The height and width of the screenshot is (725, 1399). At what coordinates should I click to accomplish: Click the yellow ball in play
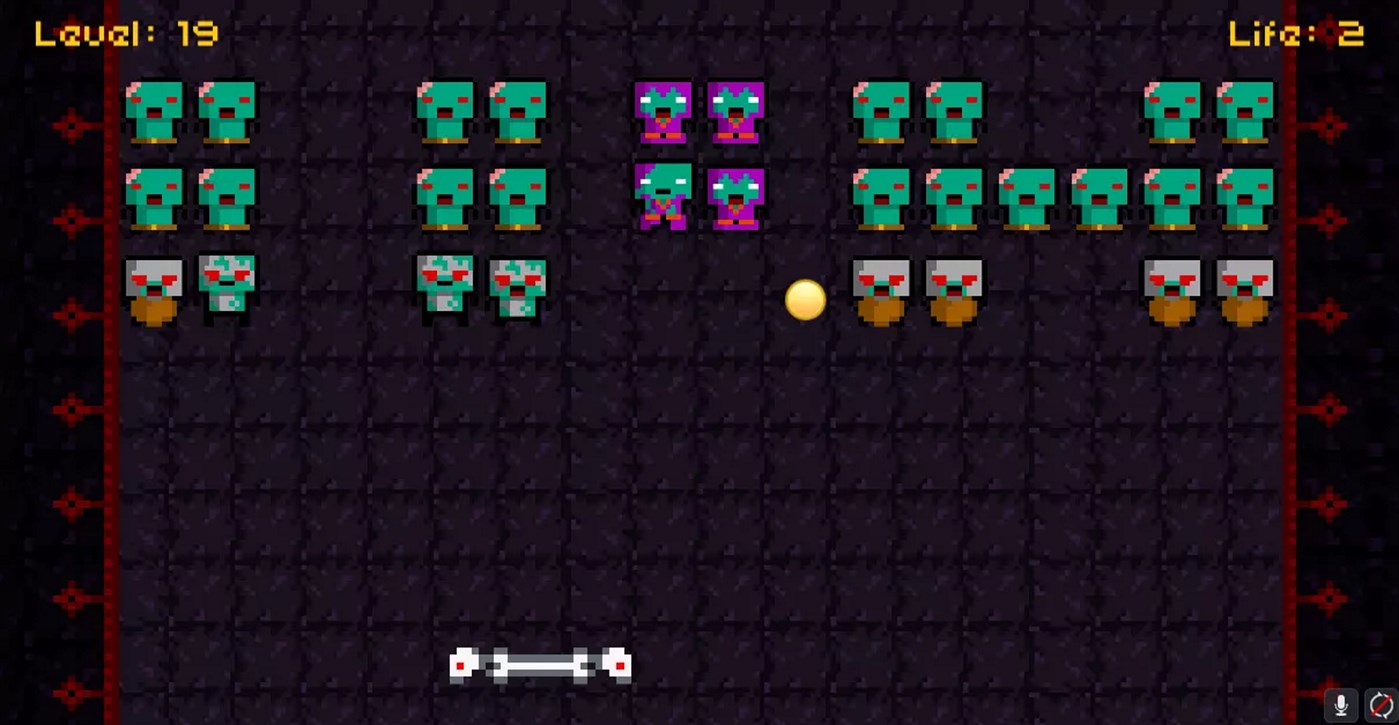805,300
